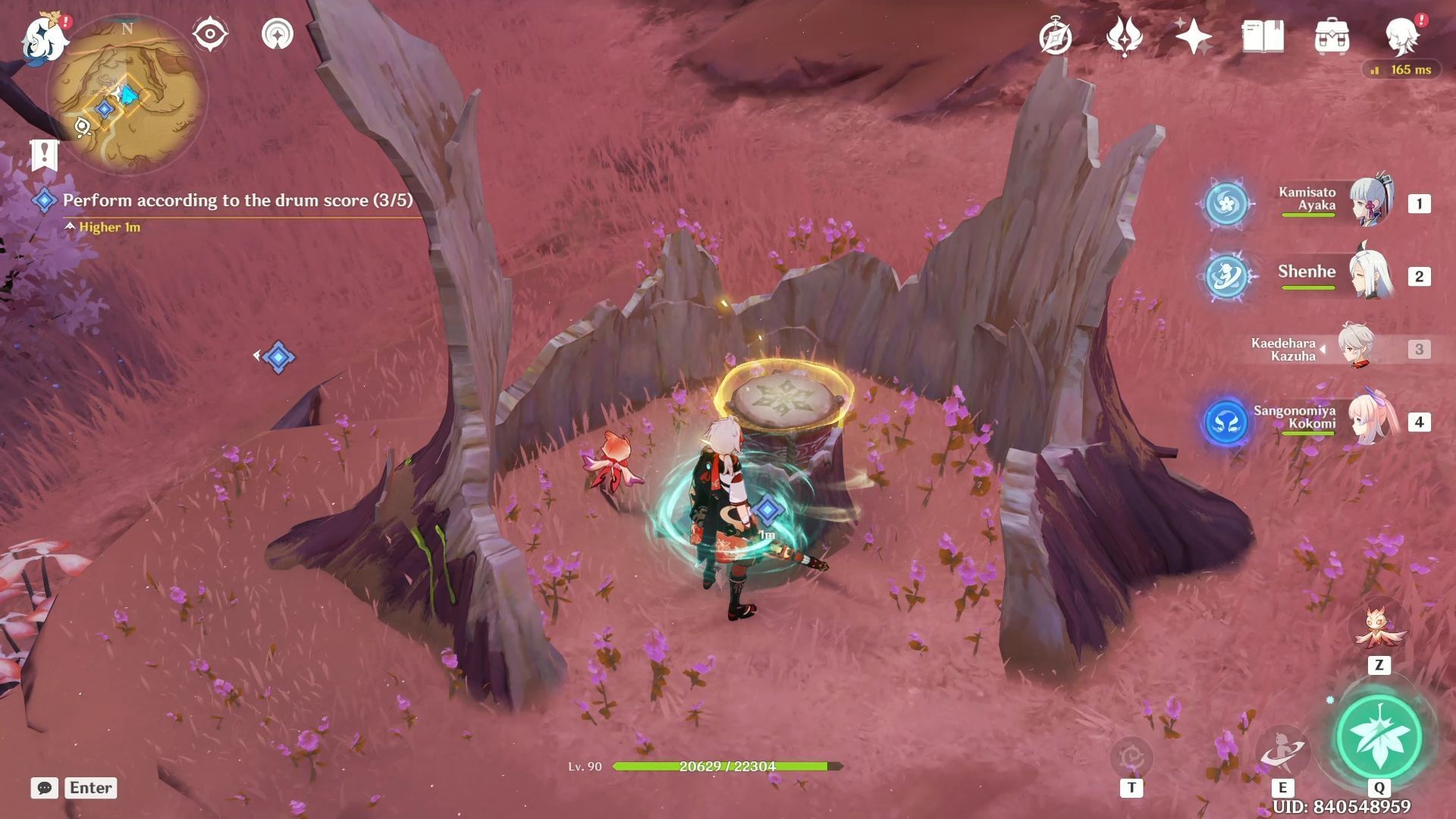Select the drum score quest tracker

[x=237, y=200]
